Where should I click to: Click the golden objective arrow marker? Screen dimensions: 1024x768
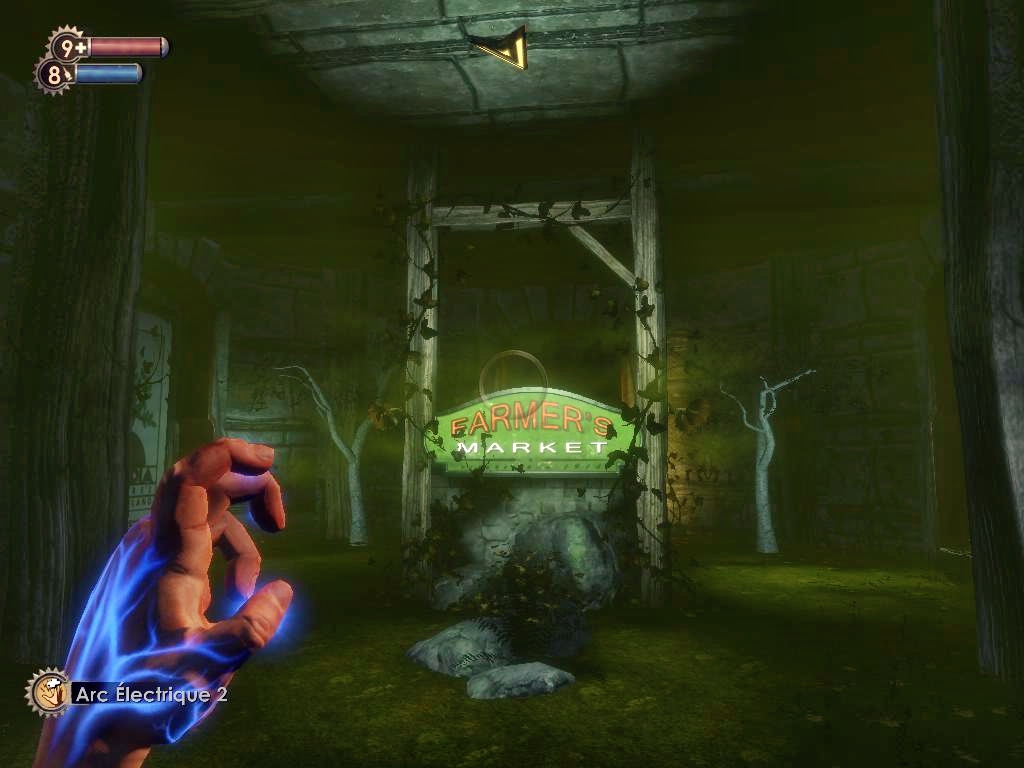click(x=501, y=48)
